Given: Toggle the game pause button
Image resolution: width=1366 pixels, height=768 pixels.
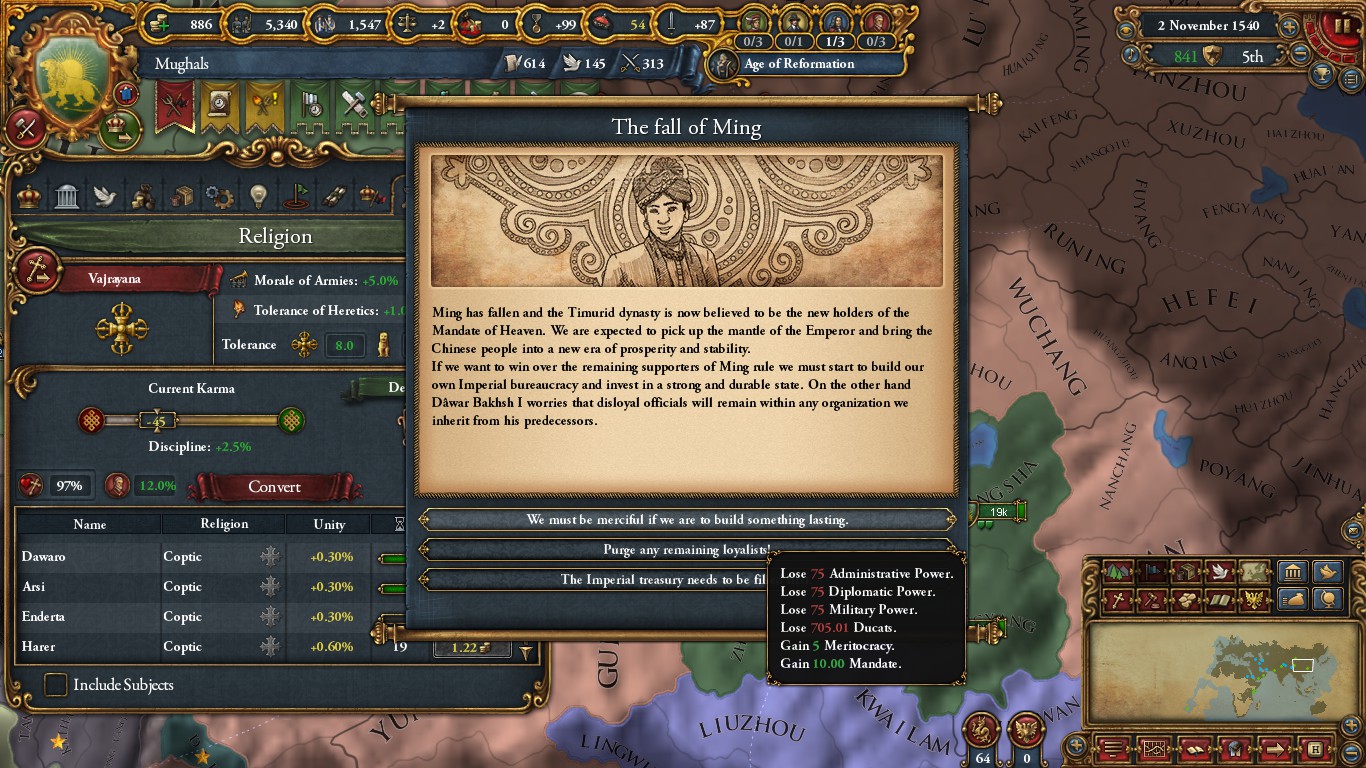Looking at the screenshot, I should pos(1340,25).
